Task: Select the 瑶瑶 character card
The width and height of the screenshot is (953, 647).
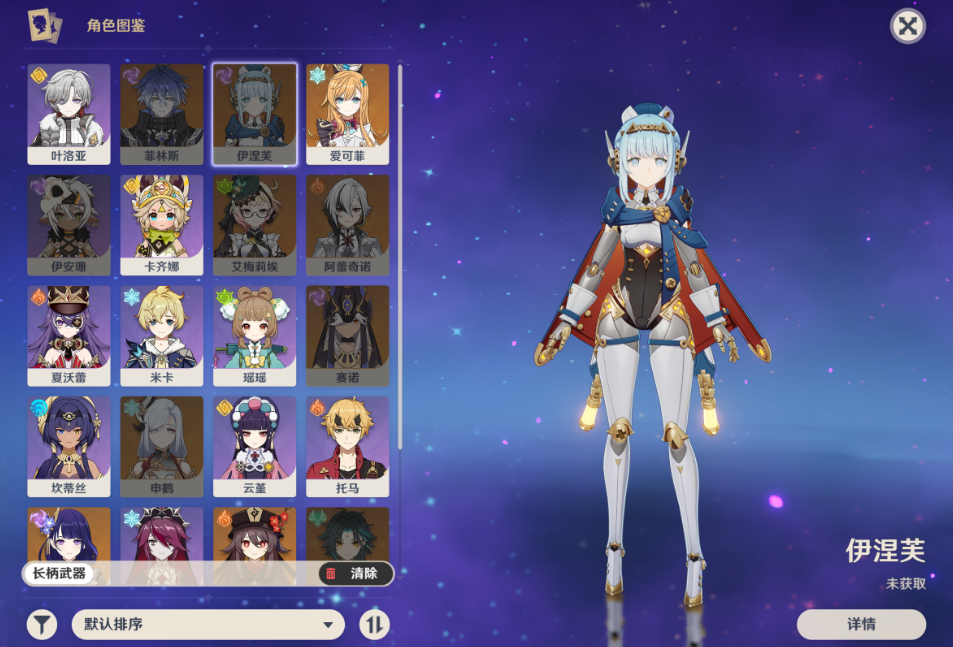Action: 254,335
